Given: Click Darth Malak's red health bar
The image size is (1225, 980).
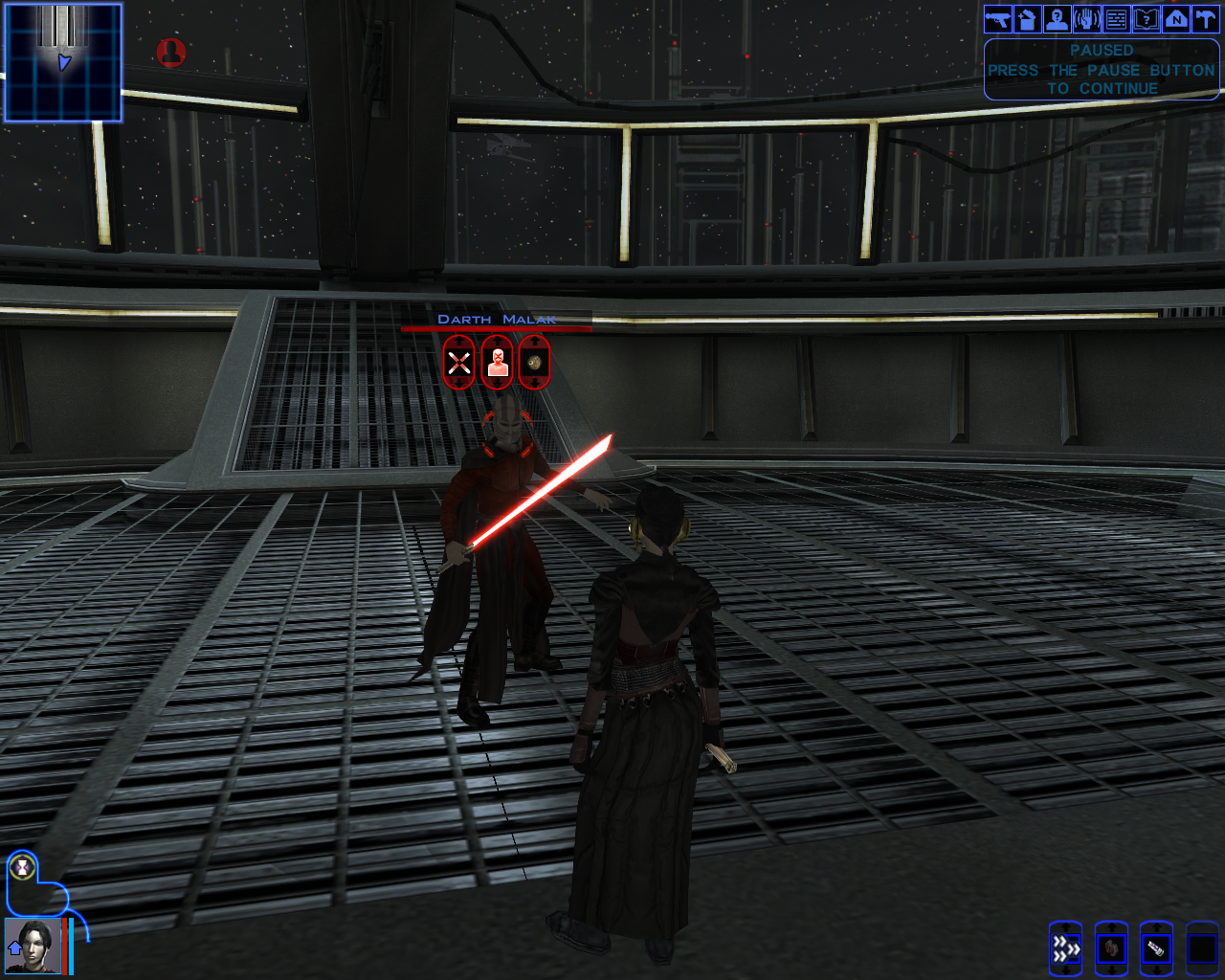Looking at the screenshot, I should pos(496,328).
